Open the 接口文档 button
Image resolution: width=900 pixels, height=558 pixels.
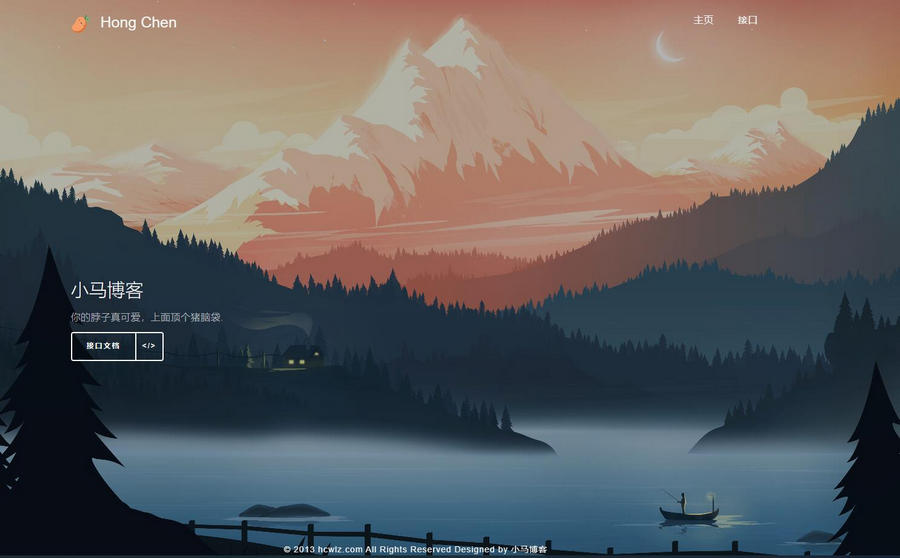pos(103,346)
